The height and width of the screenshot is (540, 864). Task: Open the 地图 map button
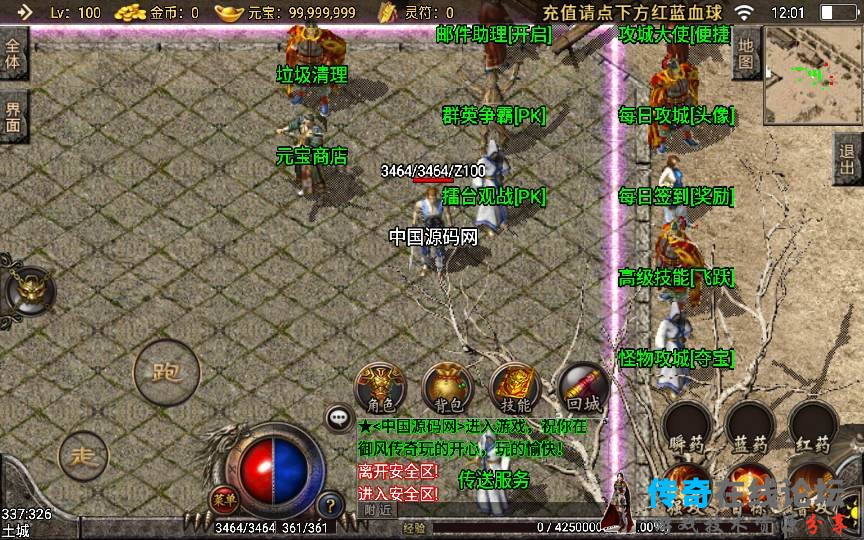pyautogui.click(x=746, y=54)
